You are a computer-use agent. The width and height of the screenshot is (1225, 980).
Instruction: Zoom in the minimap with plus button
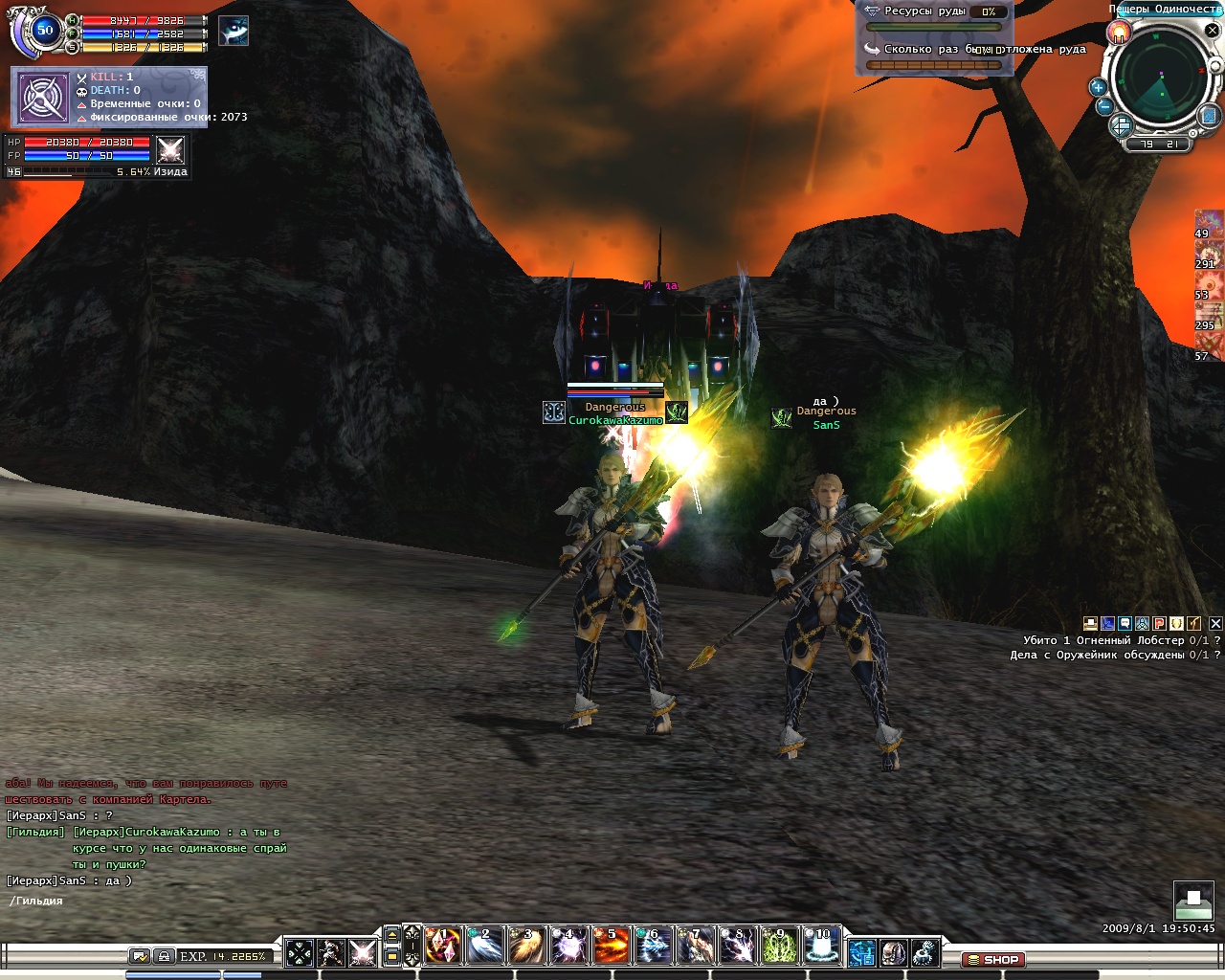coord(1098,87)
